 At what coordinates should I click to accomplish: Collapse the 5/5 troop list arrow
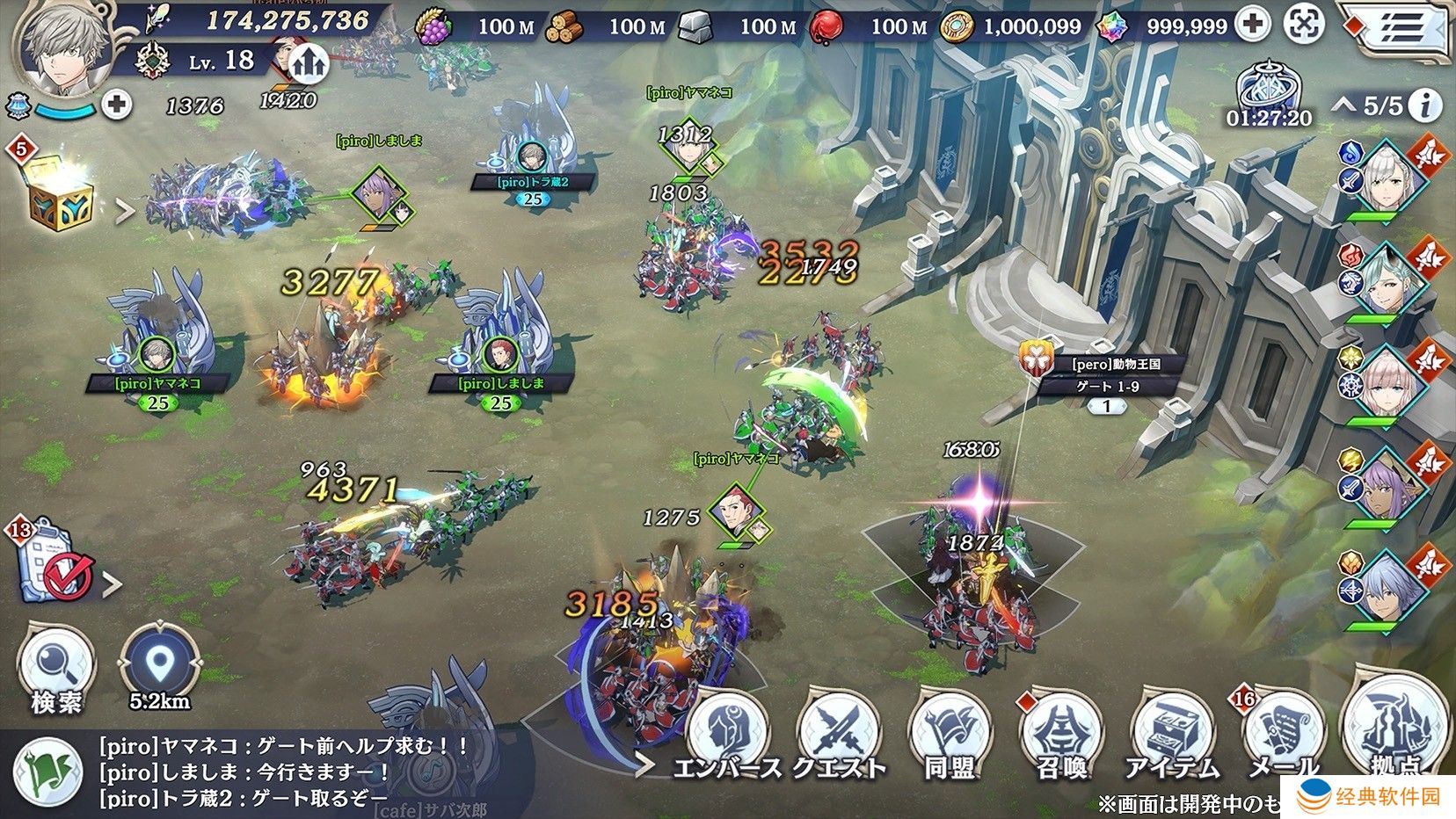1343,105
